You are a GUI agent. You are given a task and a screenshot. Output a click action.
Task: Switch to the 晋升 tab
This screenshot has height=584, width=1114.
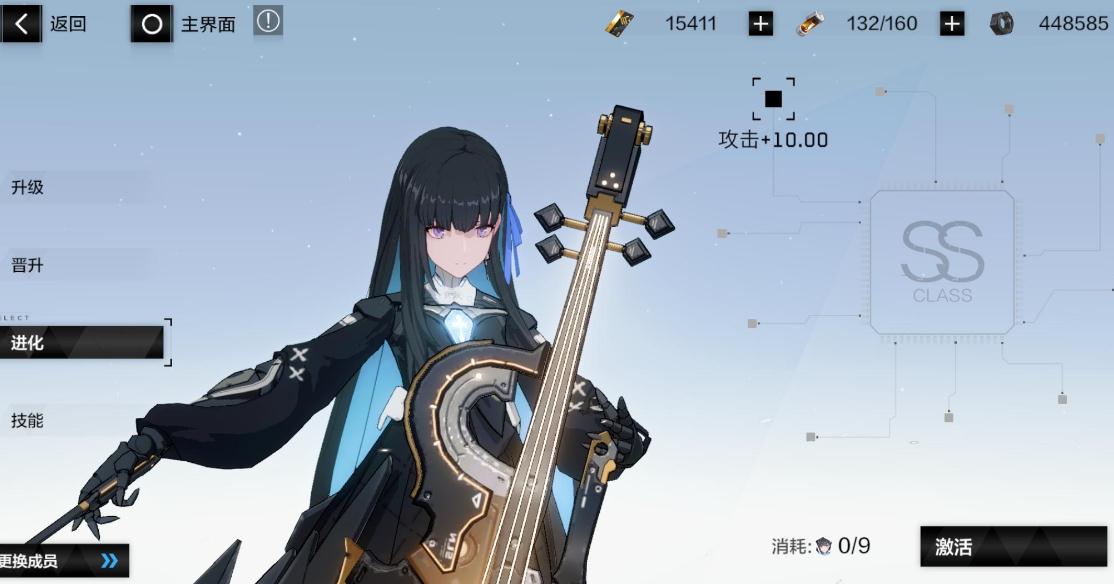tap(28, 265)
